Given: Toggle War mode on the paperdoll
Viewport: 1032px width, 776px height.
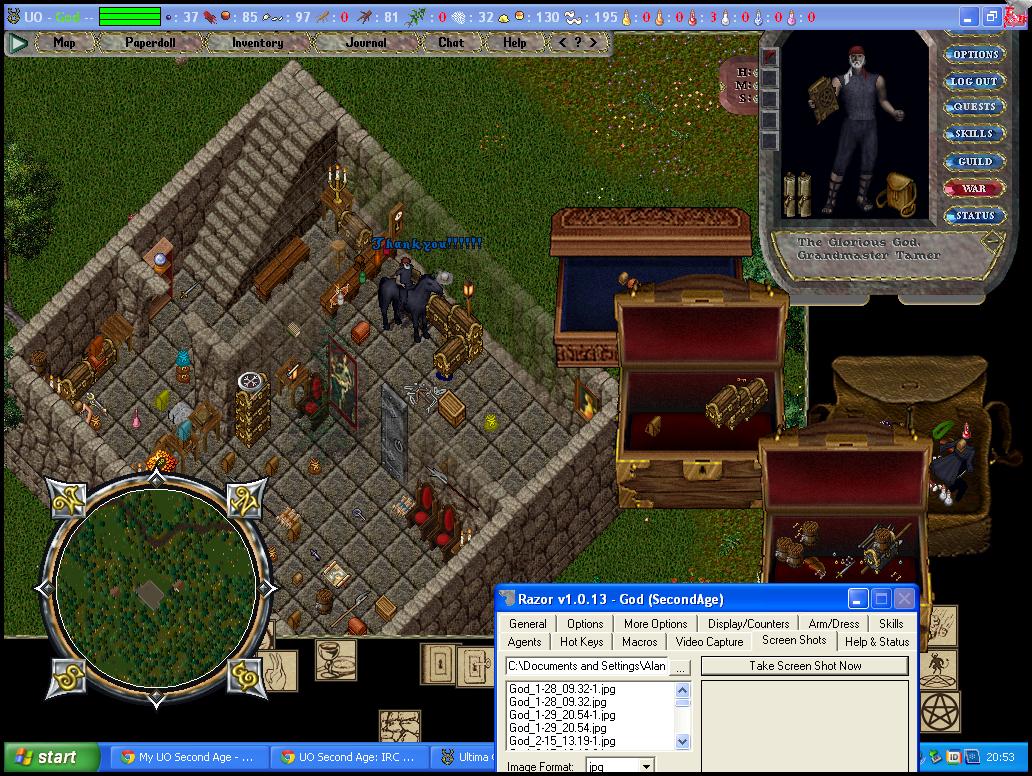Looking at the screenshot, I should [974, 188].
